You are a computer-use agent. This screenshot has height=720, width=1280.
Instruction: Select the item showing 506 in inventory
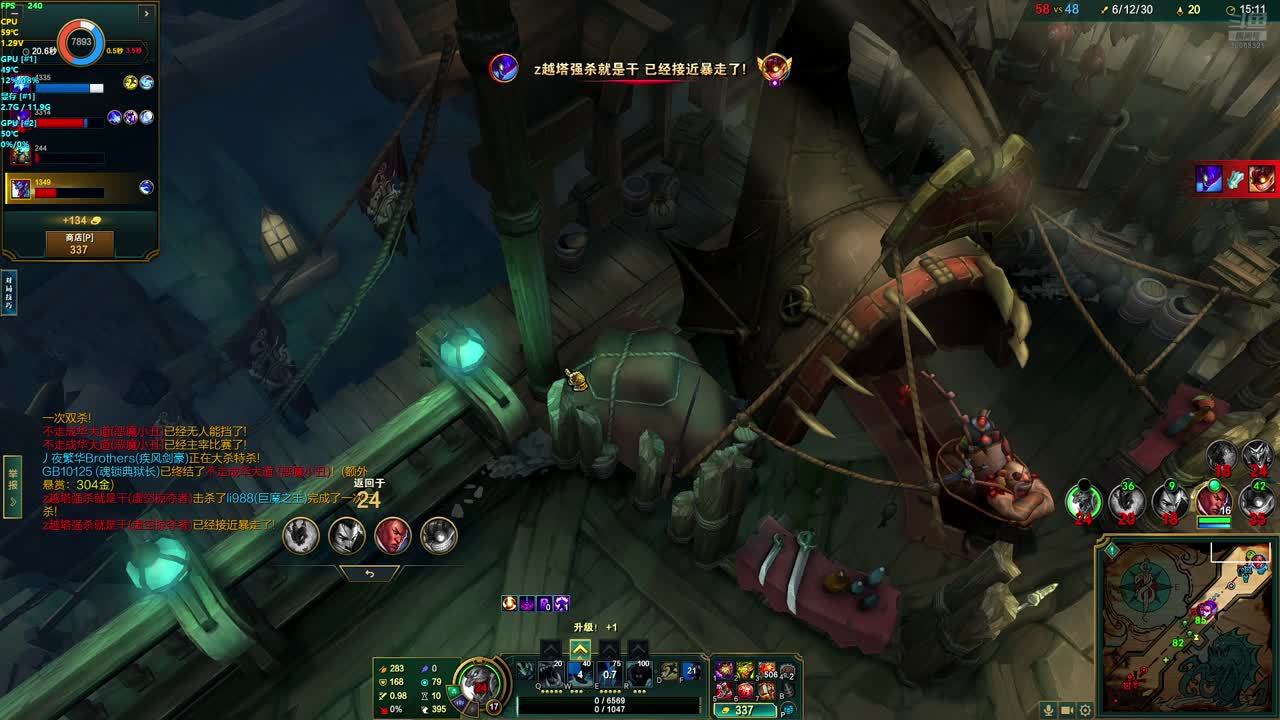click(767, 670)
